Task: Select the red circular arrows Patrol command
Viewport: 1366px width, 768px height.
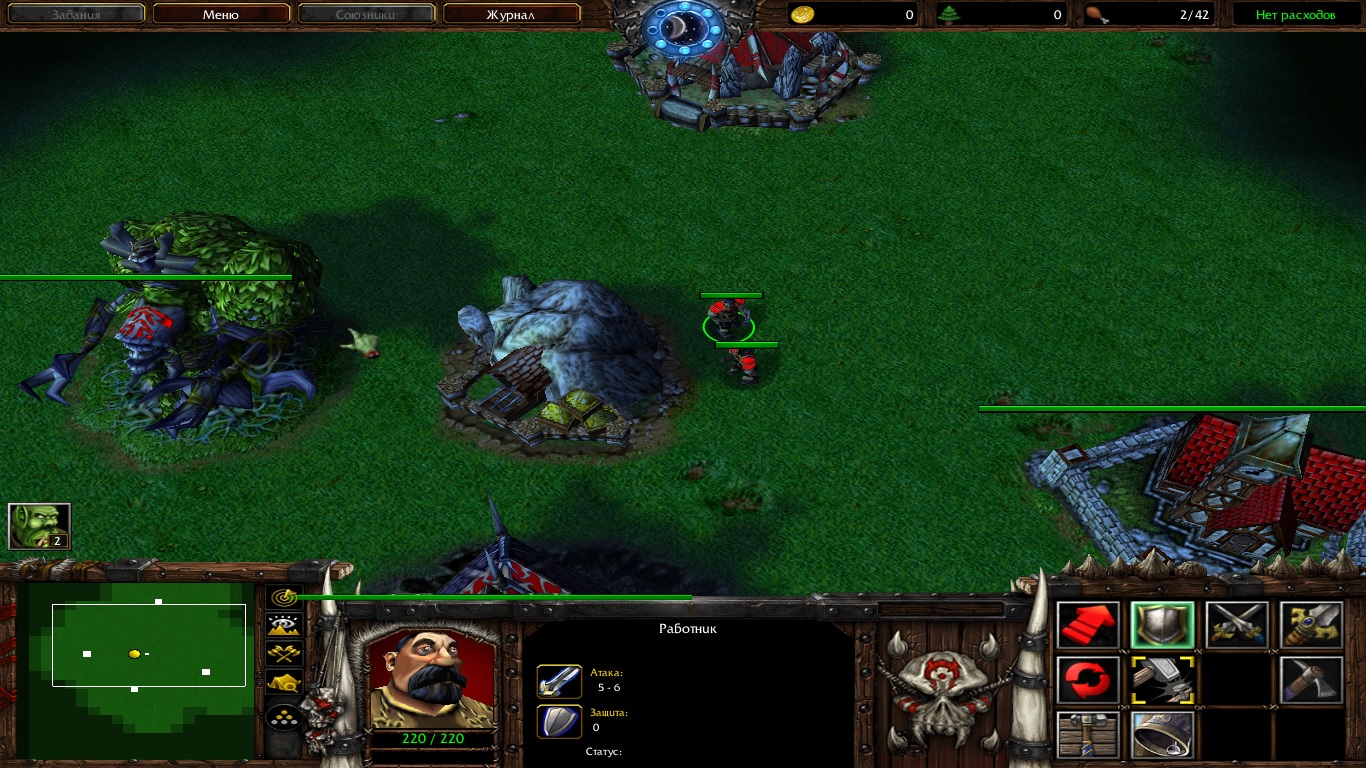Action: 1088,680
